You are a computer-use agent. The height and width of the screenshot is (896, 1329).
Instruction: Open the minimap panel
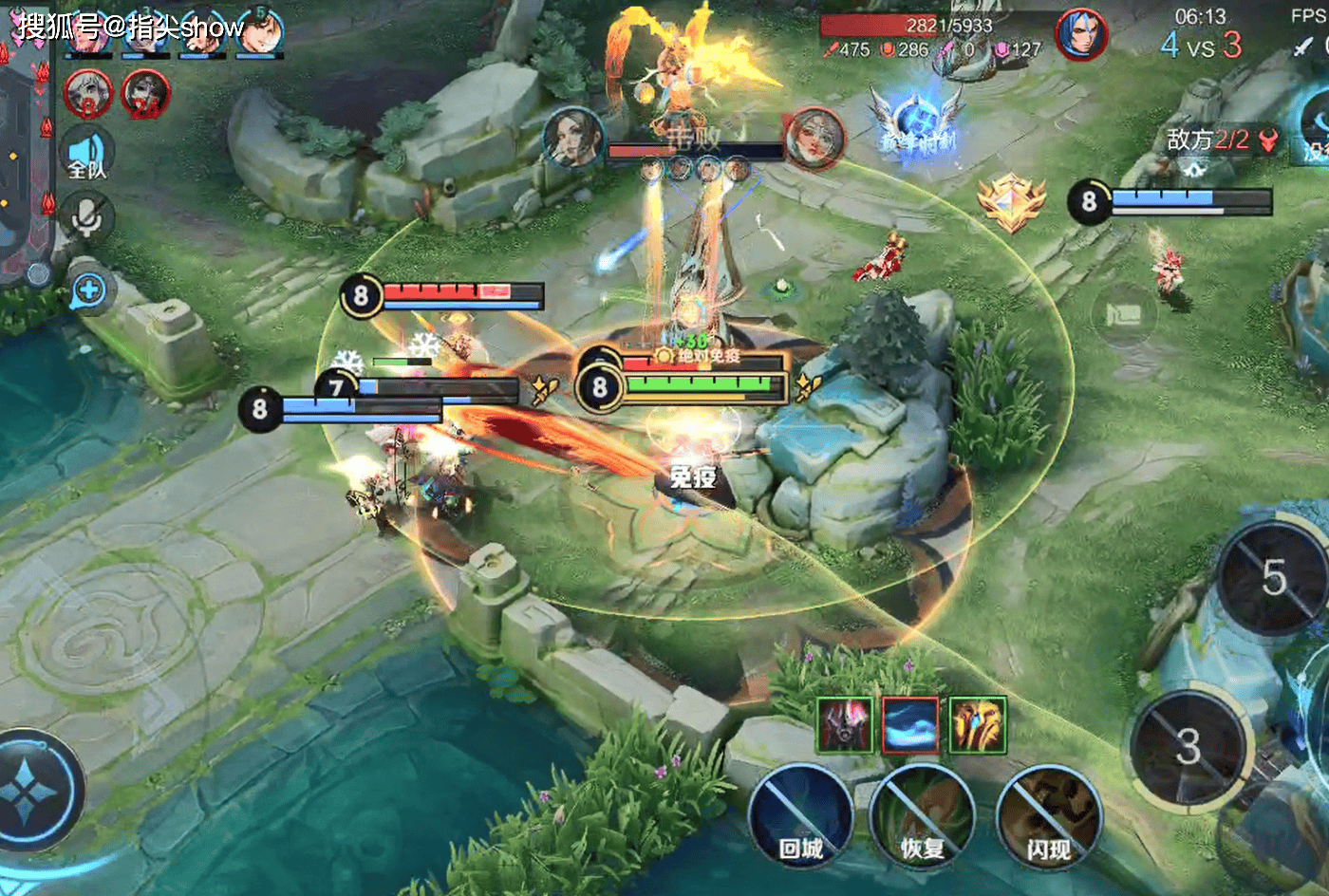24,171
